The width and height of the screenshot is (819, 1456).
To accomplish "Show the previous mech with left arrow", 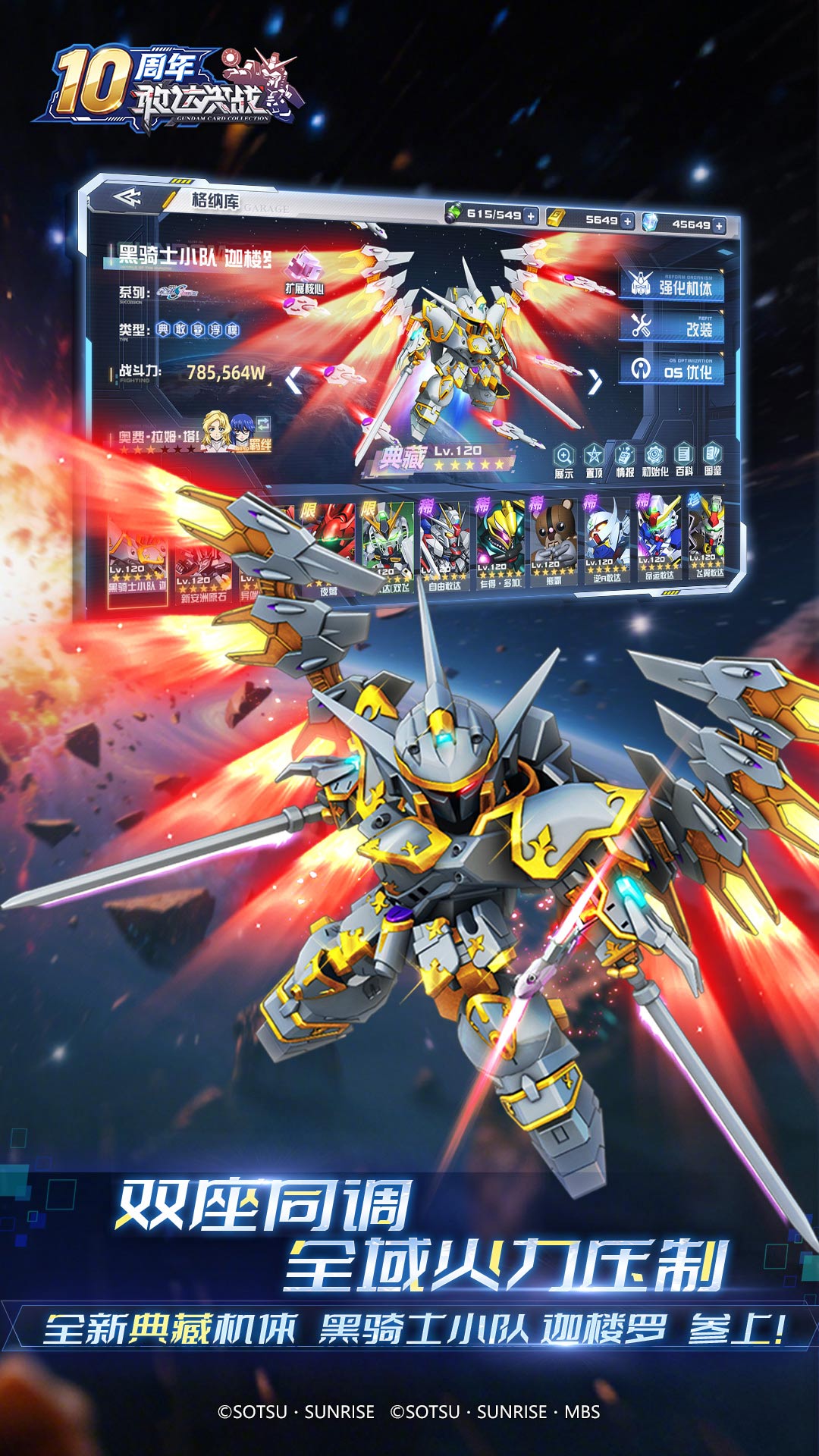I will click(293, 380).
